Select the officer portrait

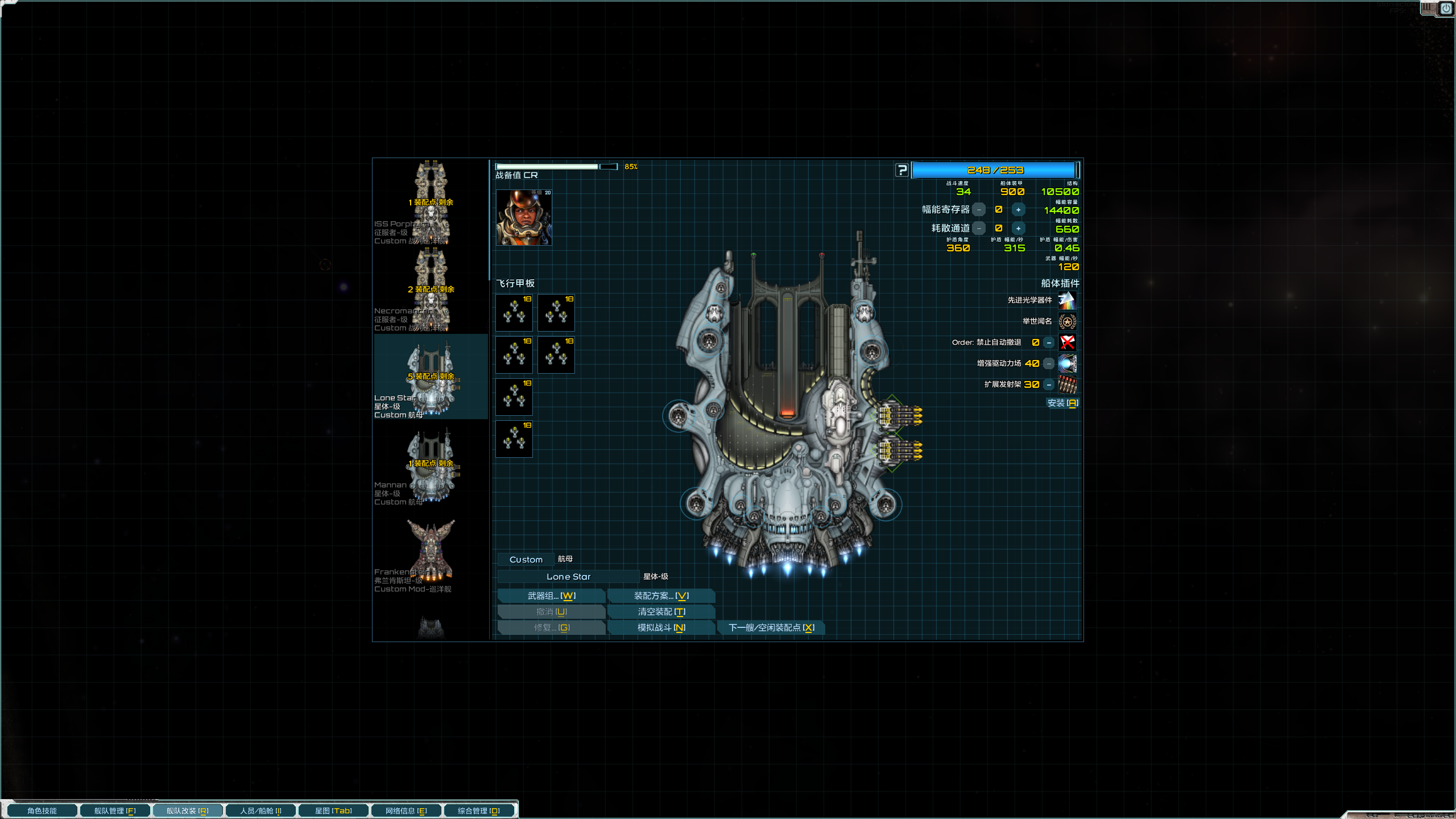[524, 218]
